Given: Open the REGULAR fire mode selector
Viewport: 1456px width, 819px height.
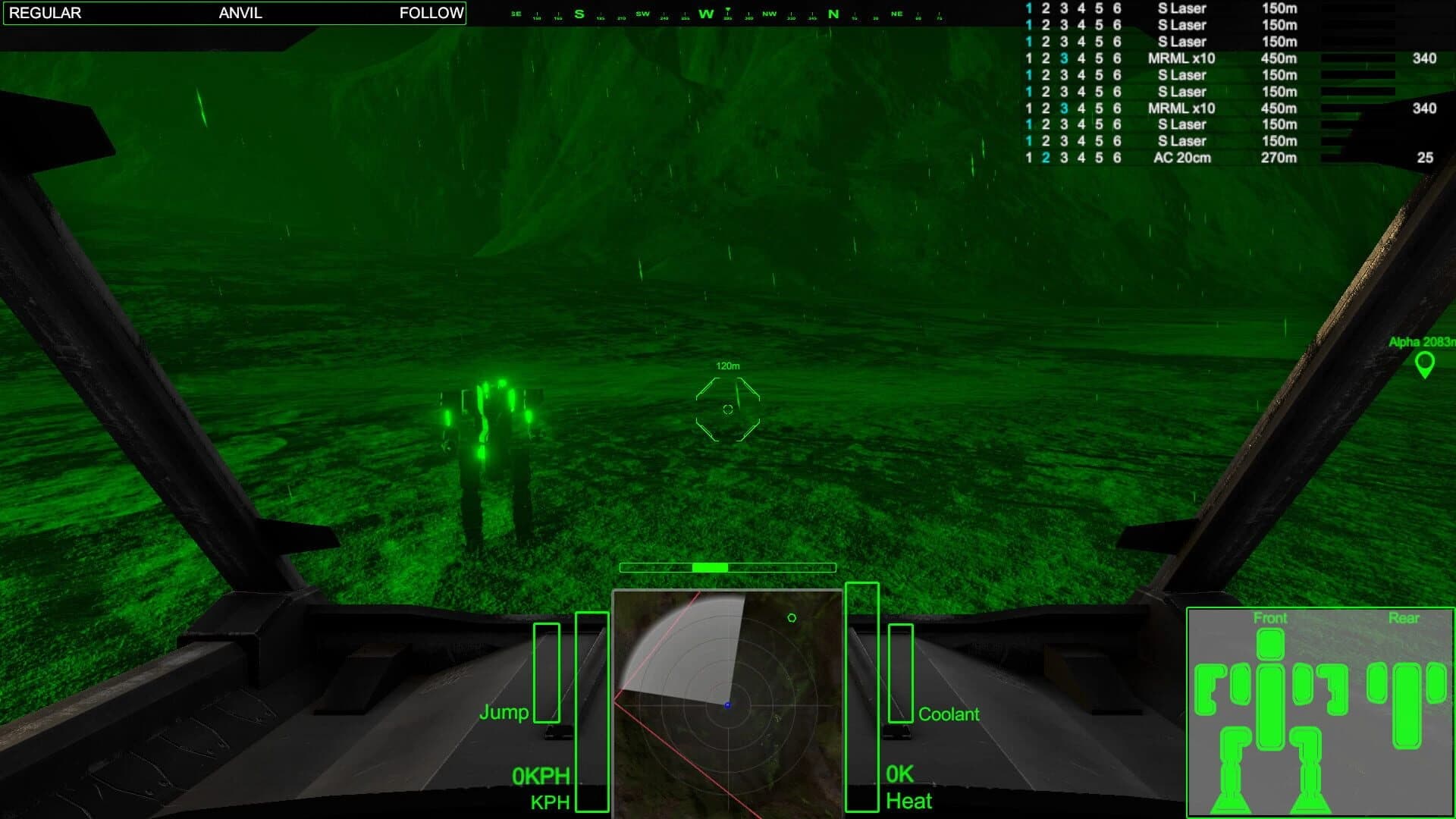Looking at the screenshot, I should tap(47, 13).
